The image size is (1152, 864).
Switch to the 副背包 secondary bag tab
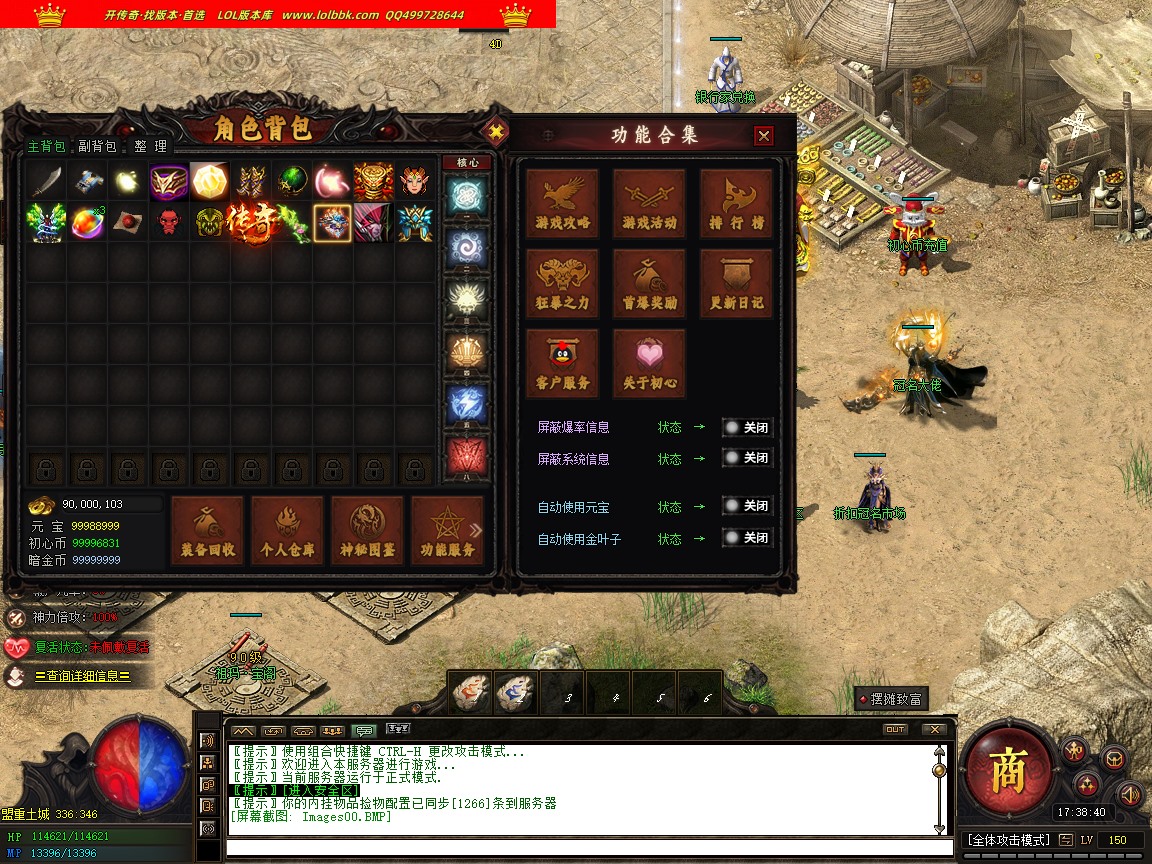click(x=98, y=146)
